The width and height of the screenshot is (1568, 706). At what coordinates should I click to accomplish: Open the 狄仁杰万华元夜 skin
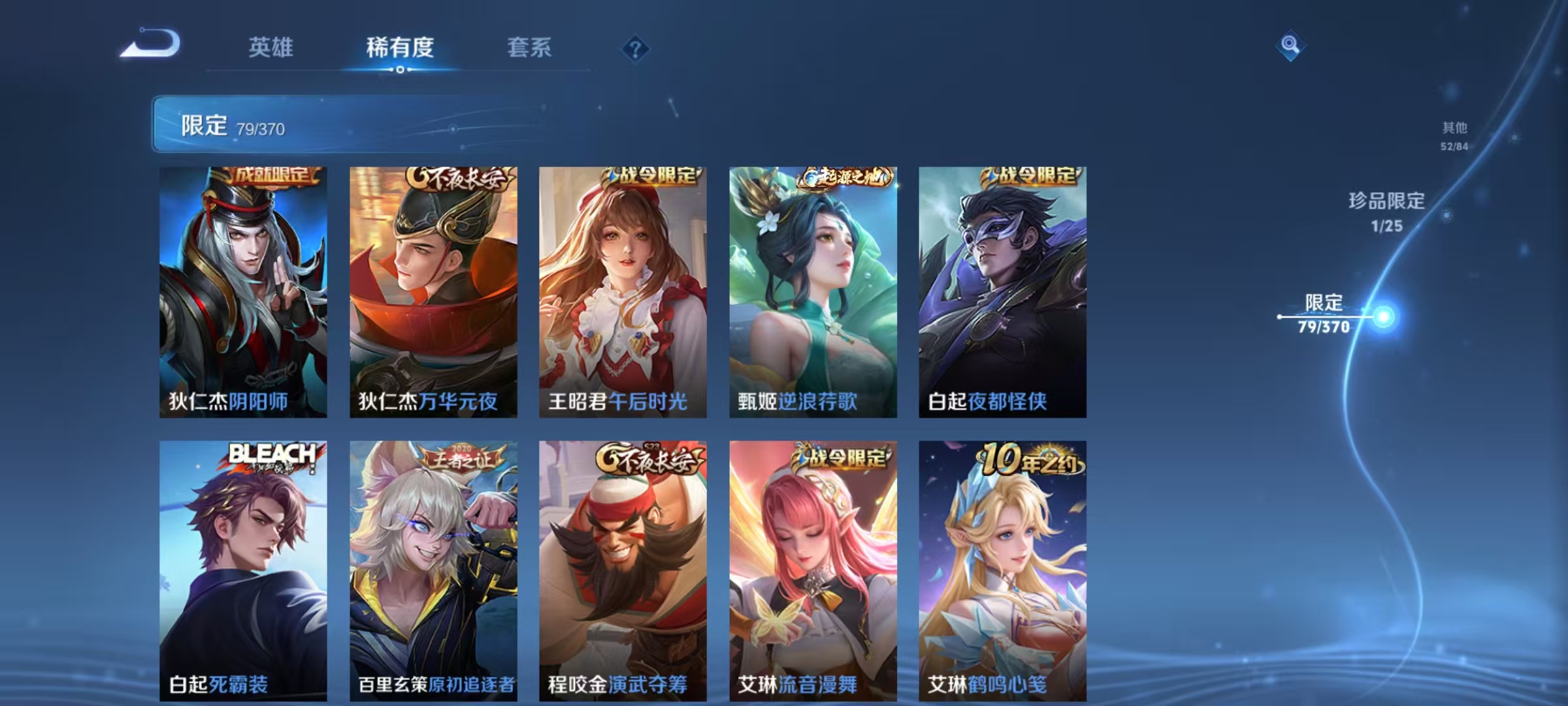coord(433,294)
